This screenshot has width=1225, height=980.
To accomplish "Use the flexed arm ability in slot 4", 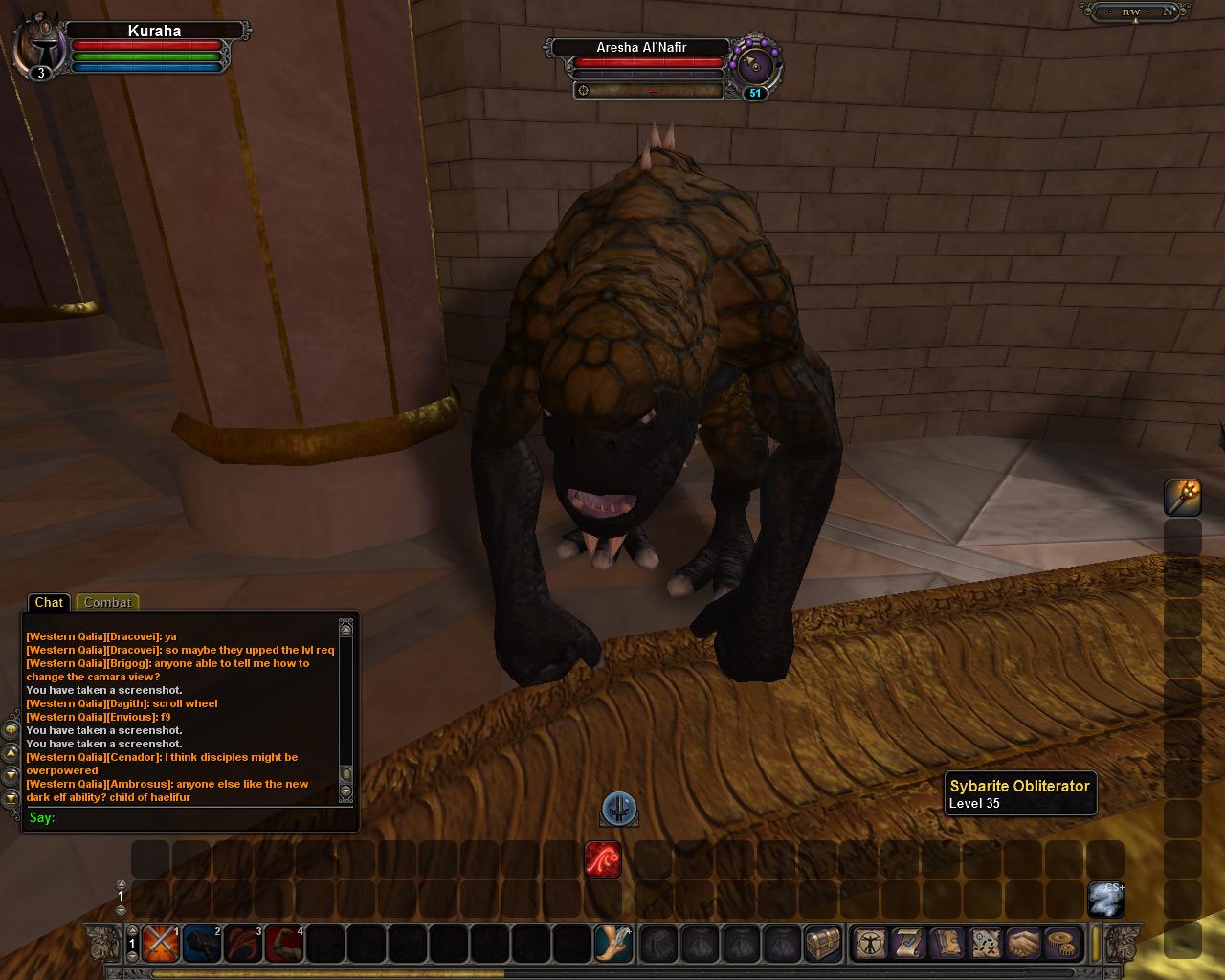I will (x=284, y=945).
